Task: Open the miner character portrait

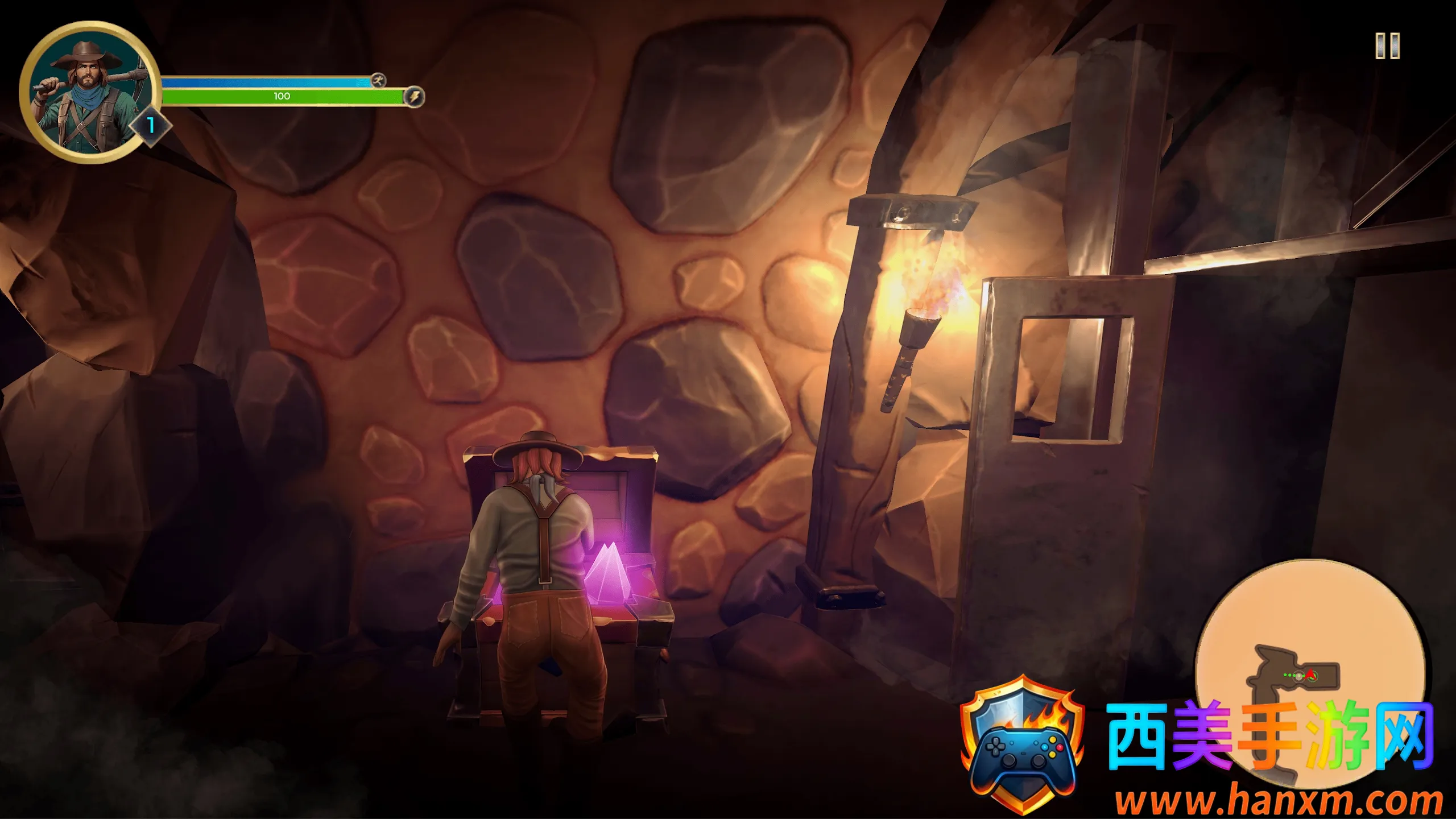Action: click(88, 93)
